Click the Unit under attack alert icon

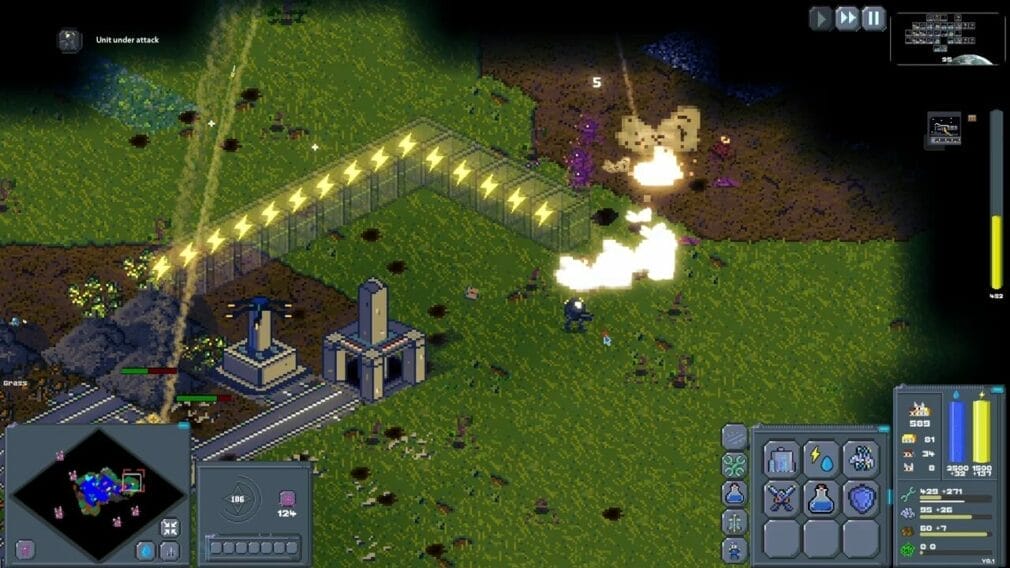tap(69, 40)
